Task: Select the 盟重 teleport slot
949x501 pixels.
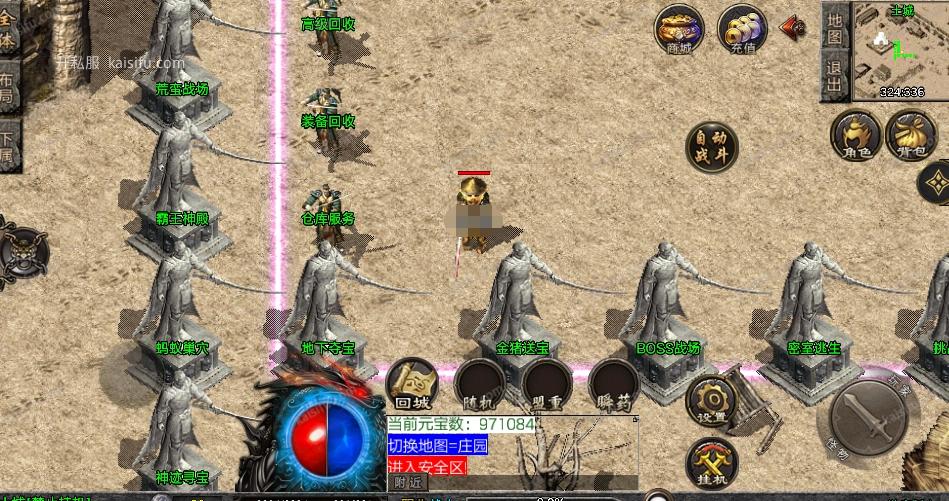Action: pyautogui.click(x=546, y=383)
